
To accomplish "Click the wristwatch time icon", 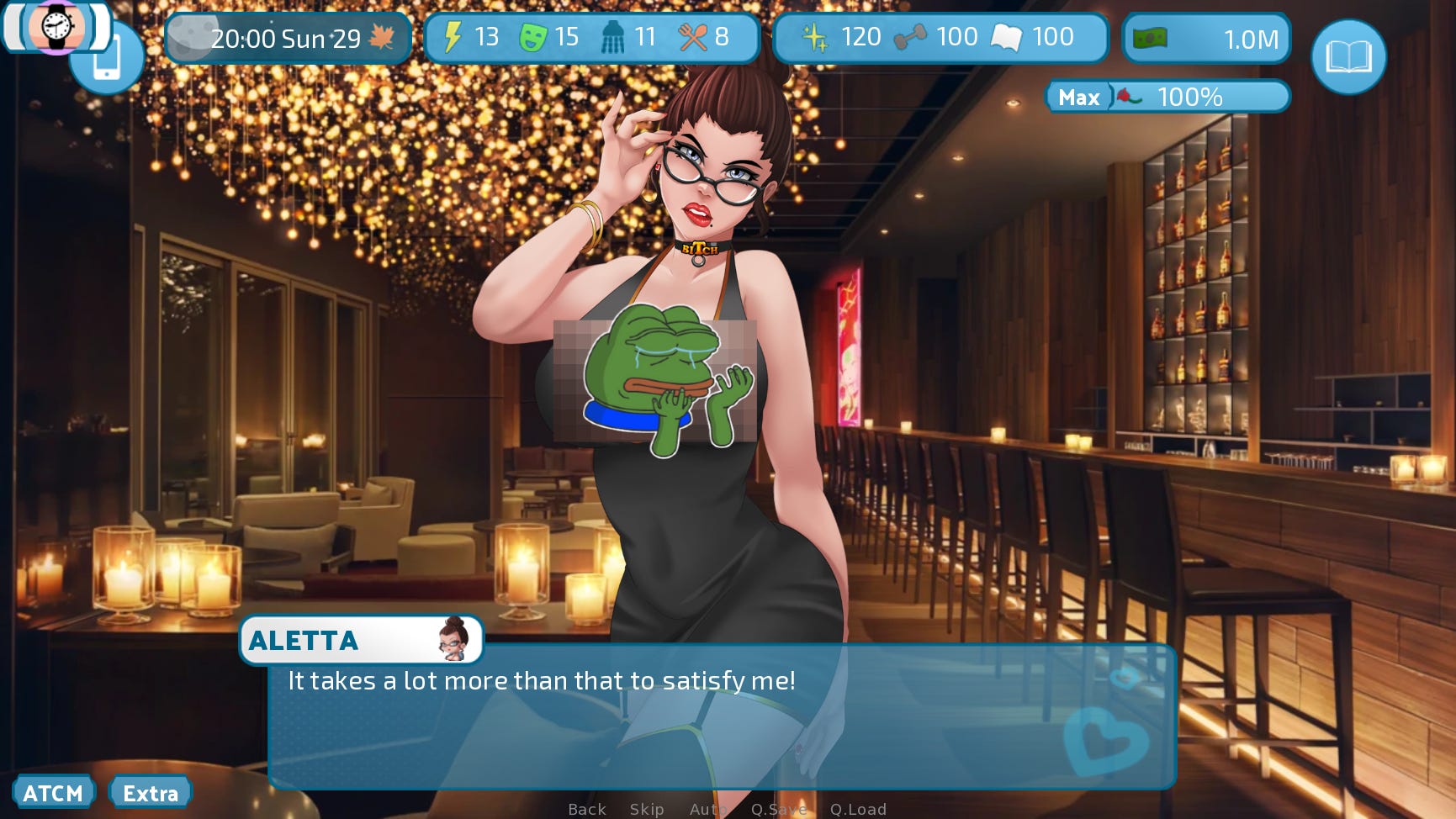I will pos(56,27).
